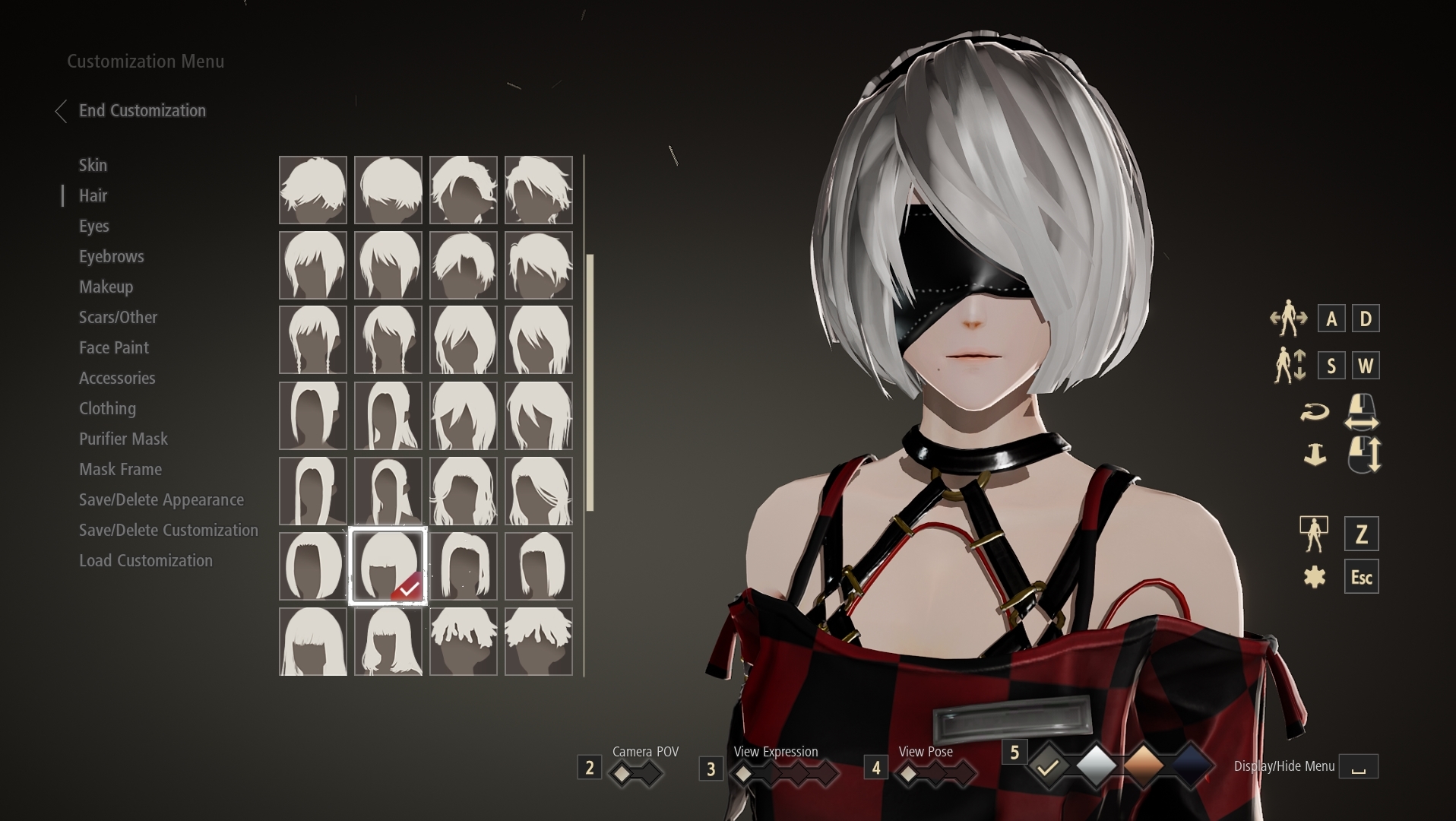Viewport: 1456px width, 821px height.
Task: Select the character rotation icon
Action: tap(1315, 410)
